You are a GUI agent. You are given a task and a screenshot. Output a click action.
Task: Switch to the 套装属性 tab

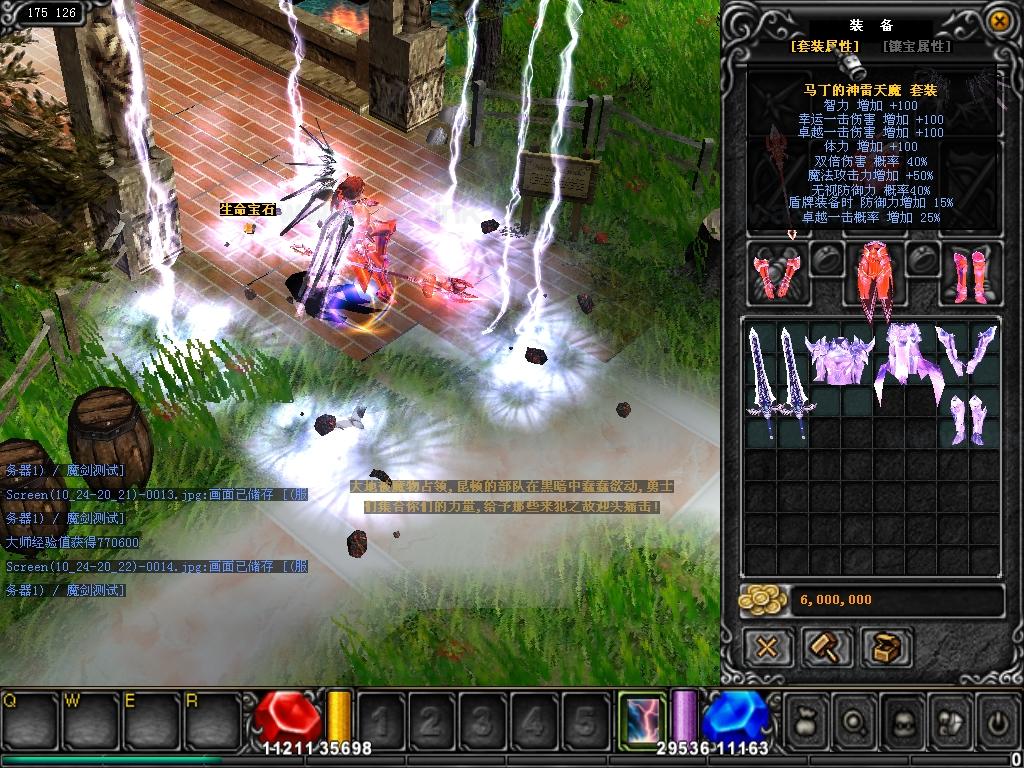pyautogui.click(x=825, y=46)
